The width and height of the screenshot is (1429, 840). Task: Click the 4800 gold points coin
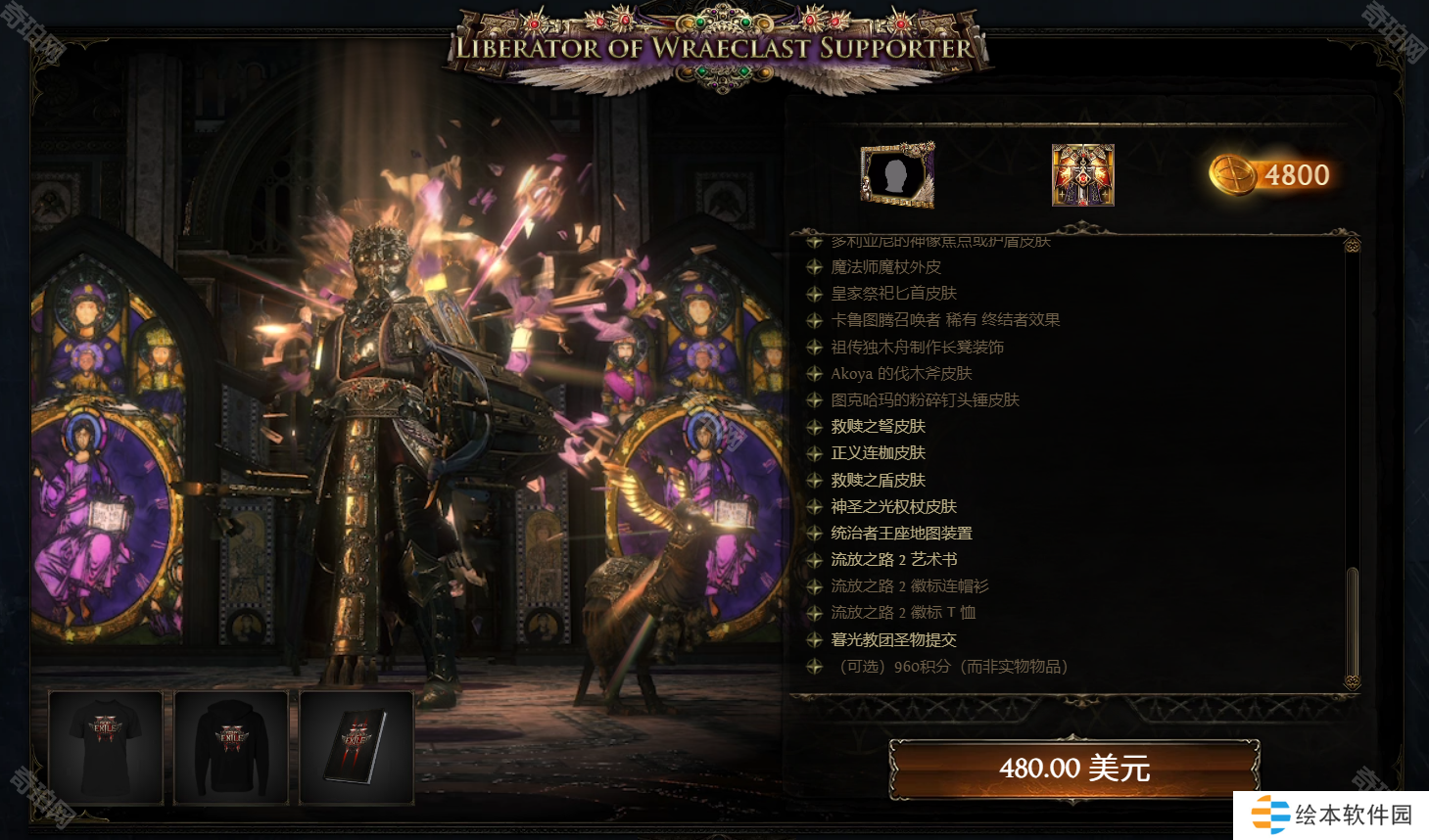pos(1270,175)
